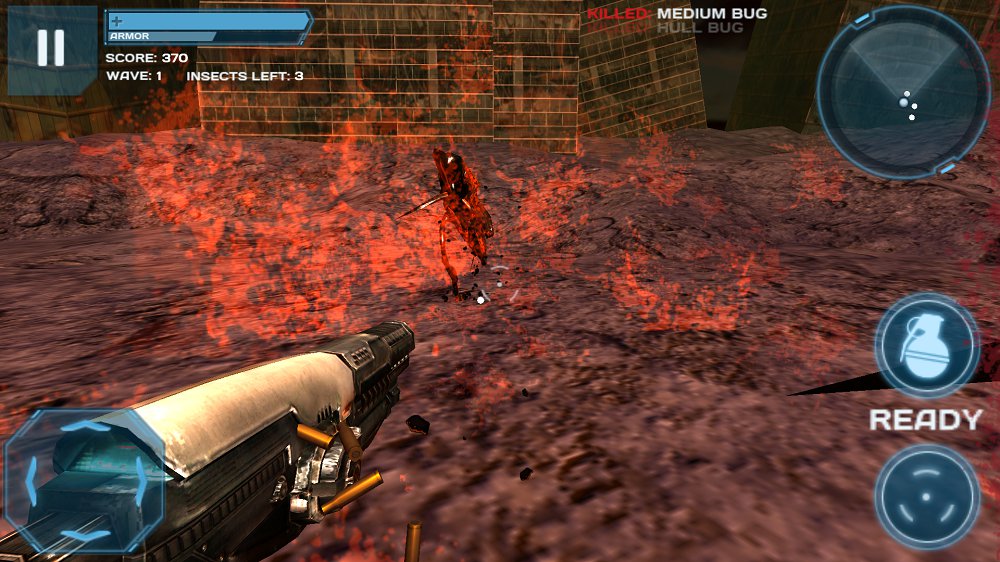Pause the game
1000x562 pixels.
[x=51, y=49]
